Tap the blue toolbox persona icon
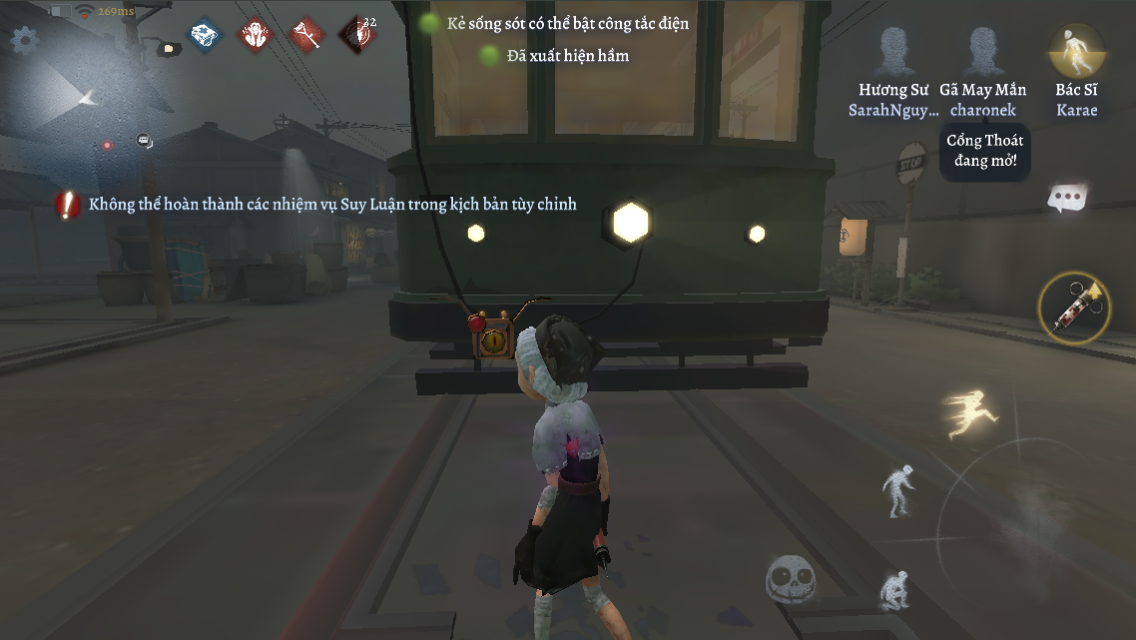Viewport: 1136px width, 640px height. pyautogui.click(x=205, y=35)
